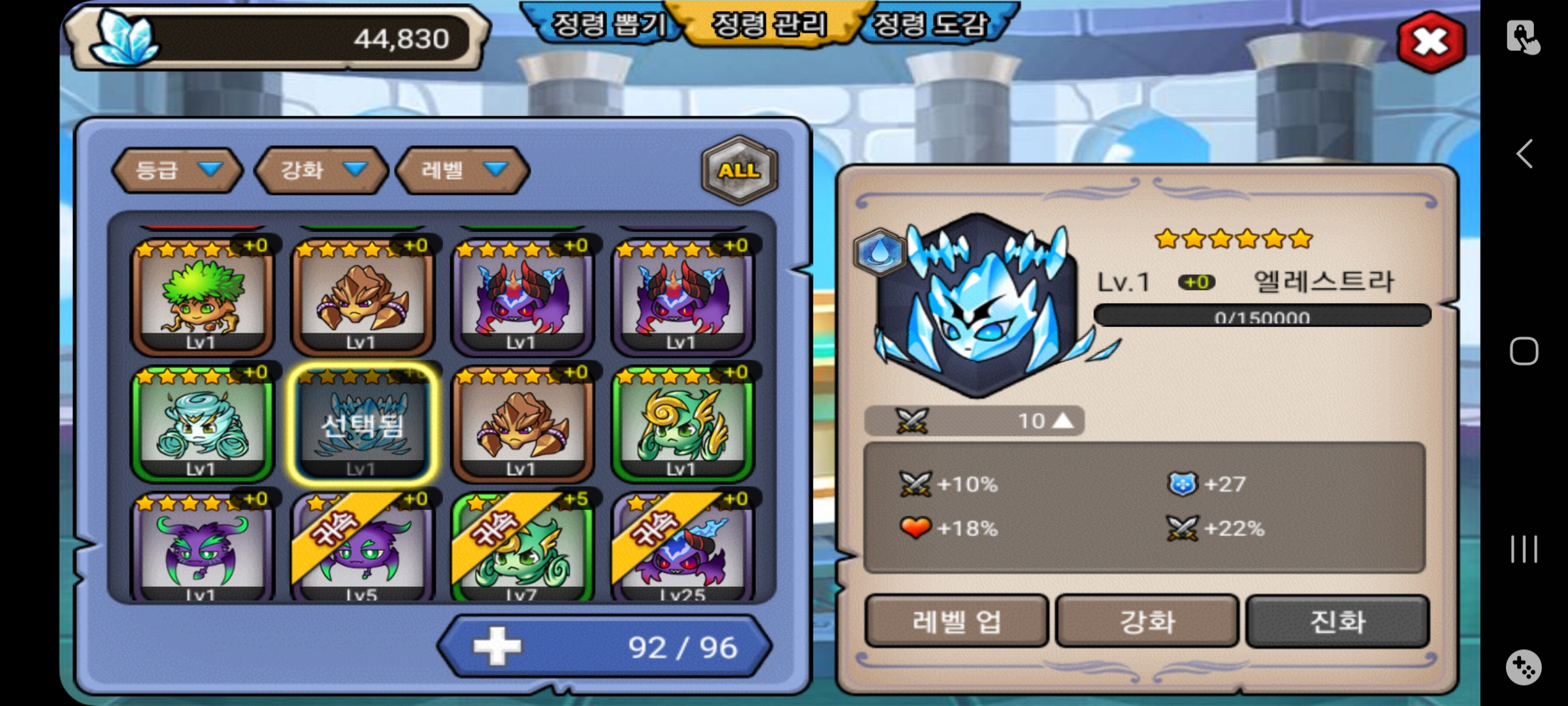Choose the white-haired wind spirit Lv1

[202, 424]
